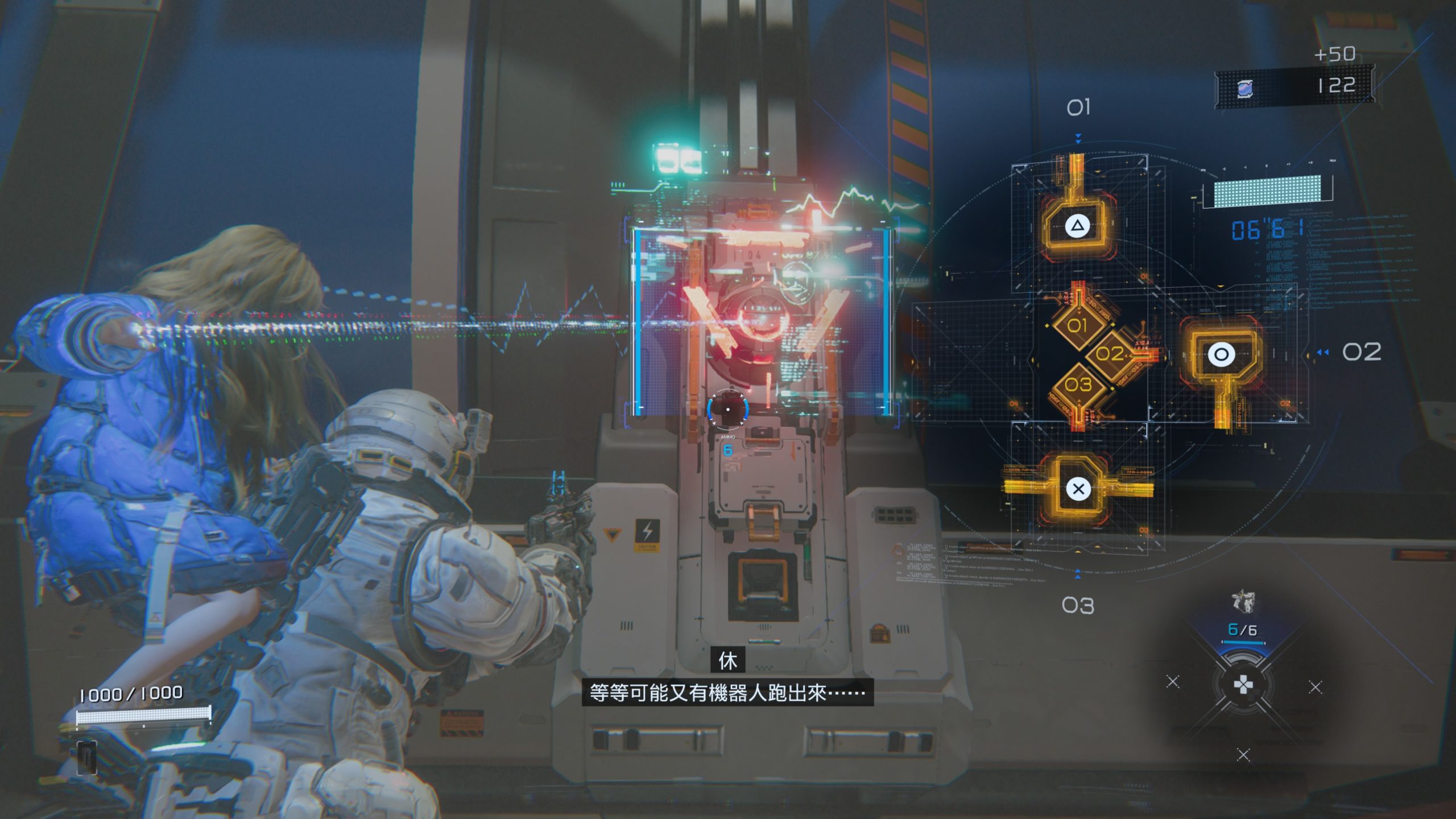Pick the 03 diamond hack tile
Screen dimensions: 1456x819
point(1078,385)
